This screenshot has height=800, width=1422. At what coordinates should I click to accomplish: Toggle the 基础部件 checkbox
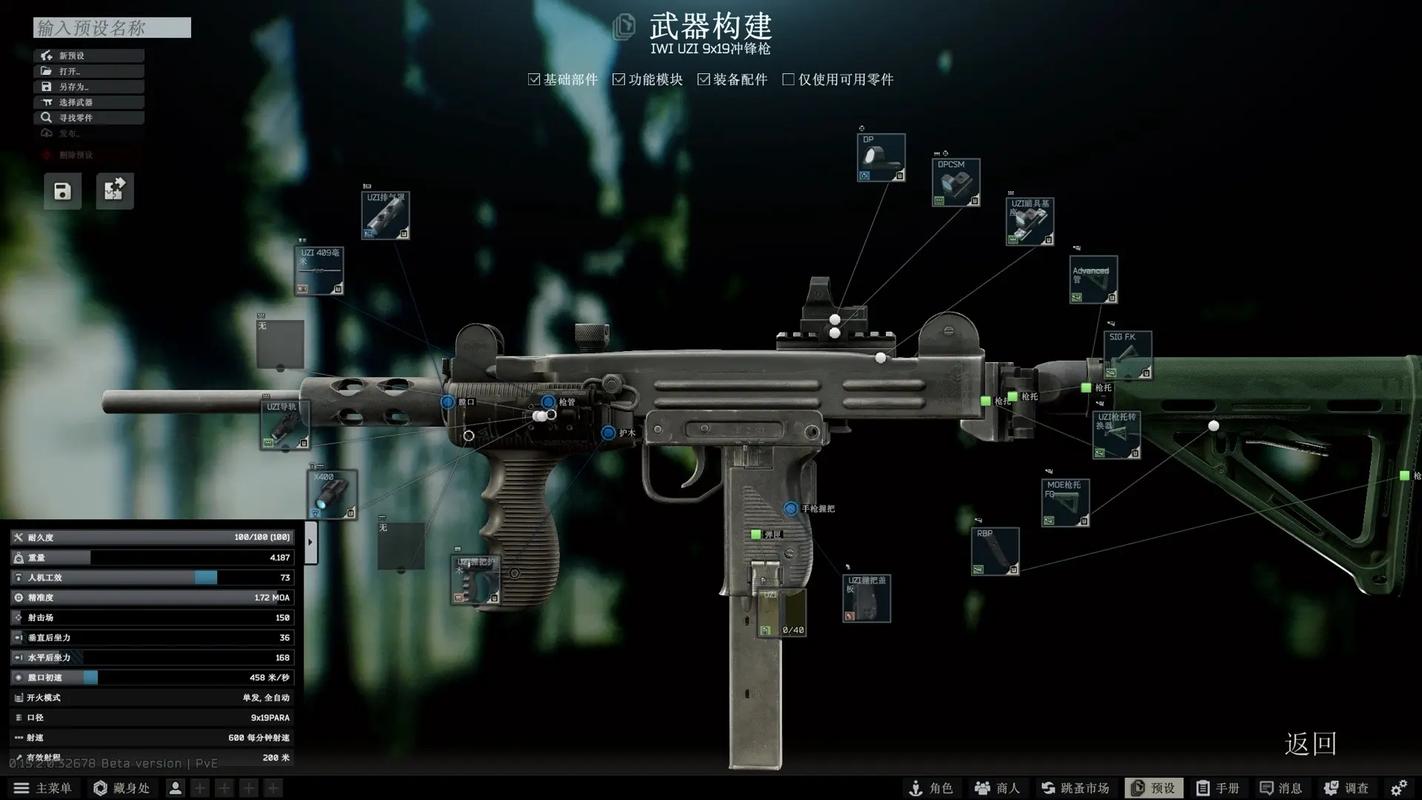[534, 79]
